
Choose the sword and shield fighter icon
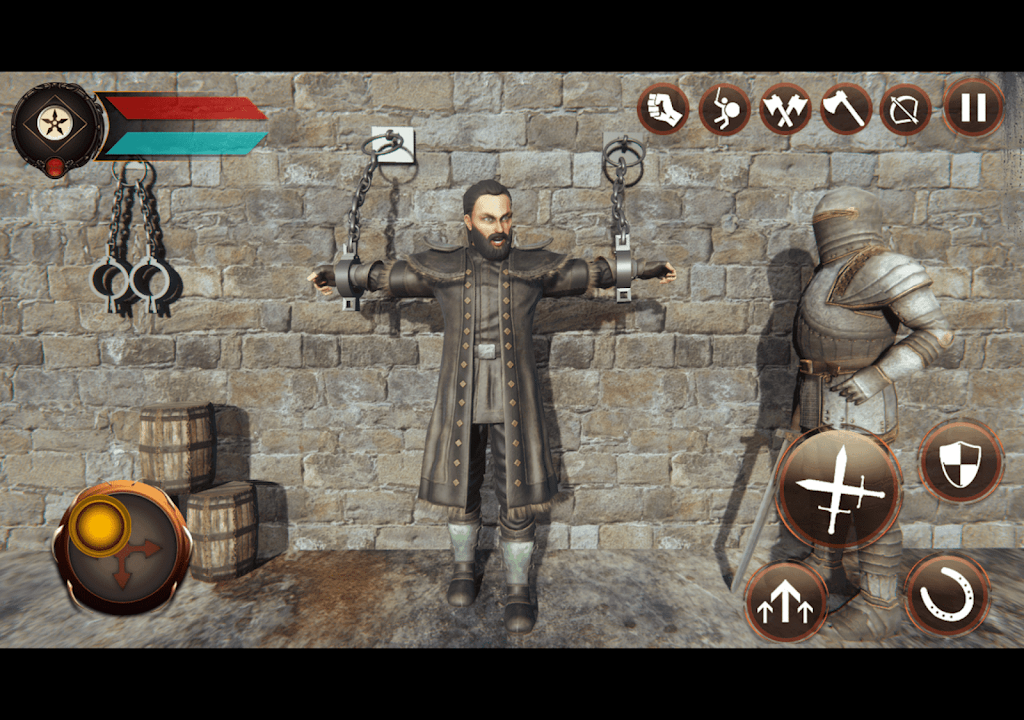pos(725,109)
